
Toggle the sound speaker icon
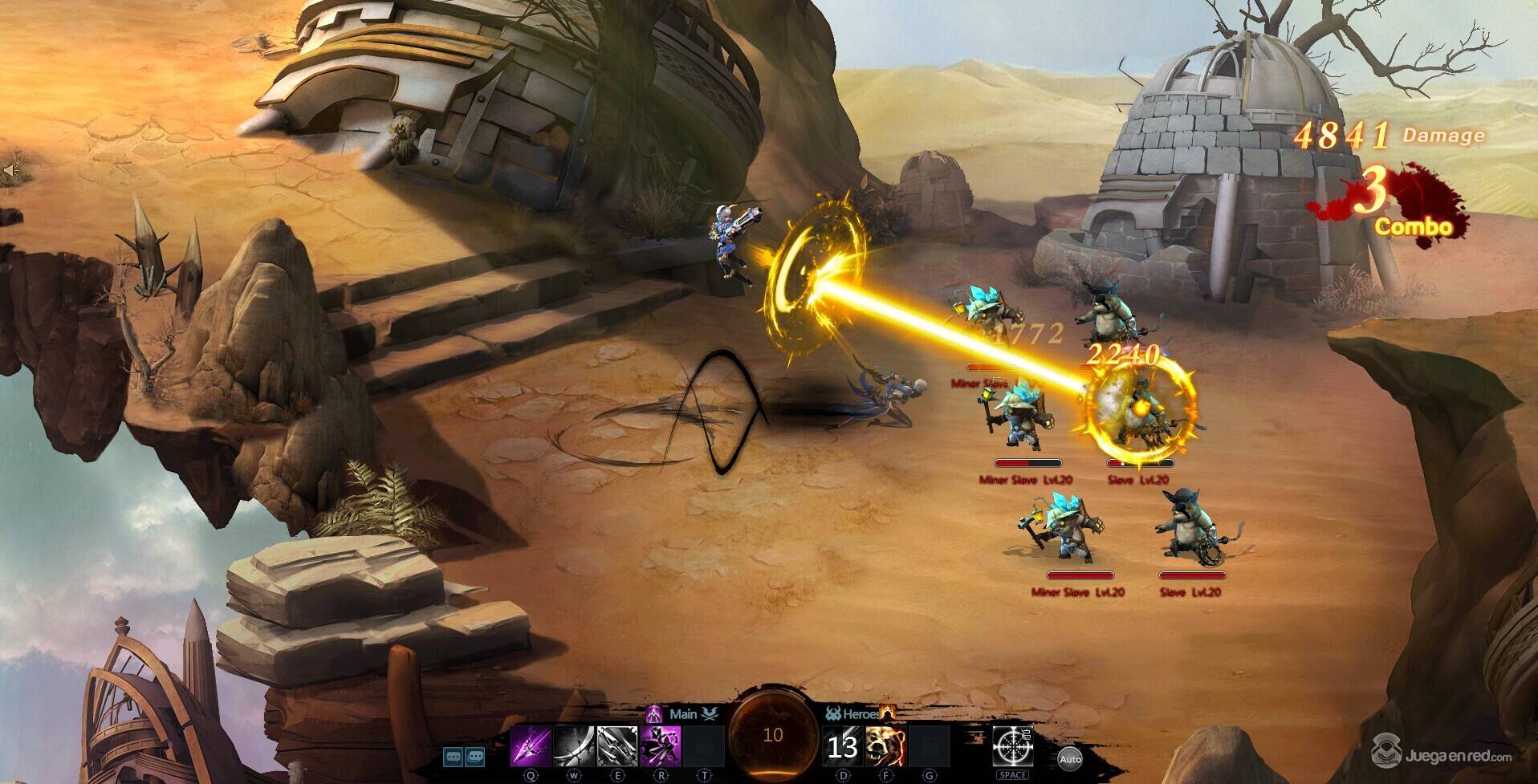[10, 170]
